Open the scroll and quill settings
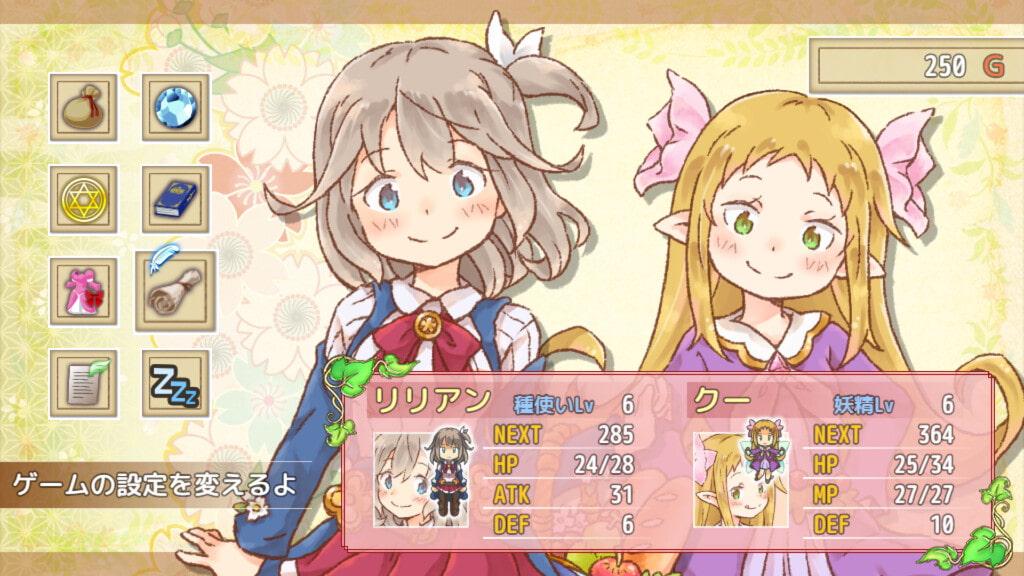This screenshot has height=576, width=1024. tap(176, 290)
